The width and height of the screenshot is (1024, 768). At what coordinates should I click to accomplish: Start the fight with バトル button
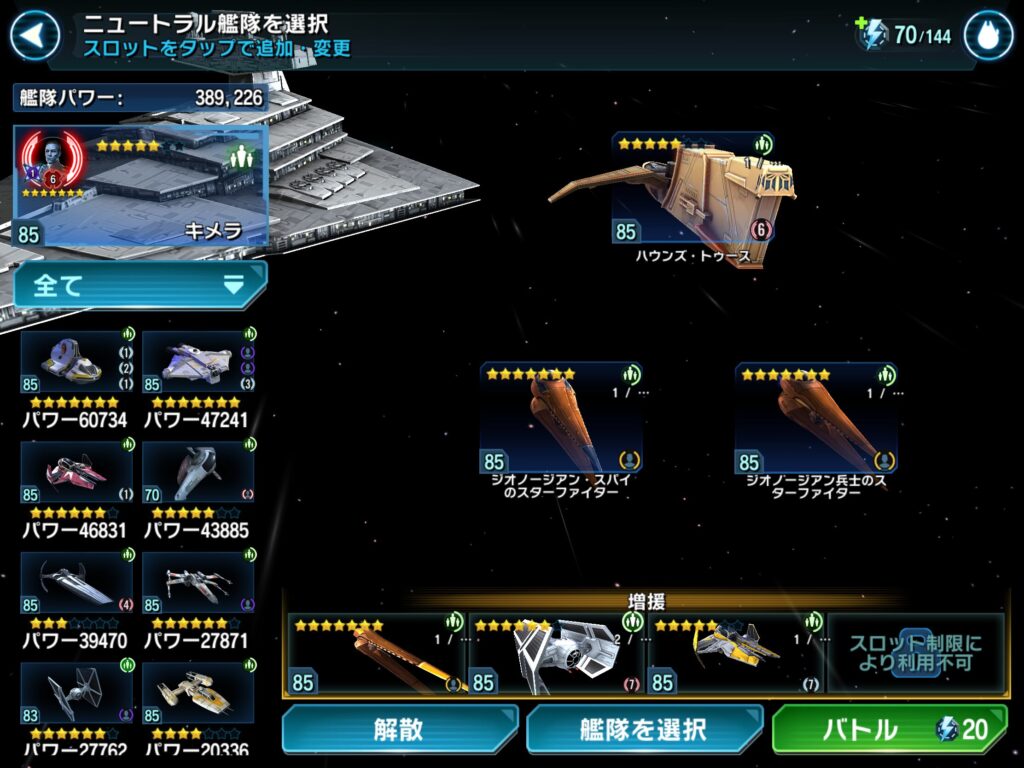tap(889, 729)
